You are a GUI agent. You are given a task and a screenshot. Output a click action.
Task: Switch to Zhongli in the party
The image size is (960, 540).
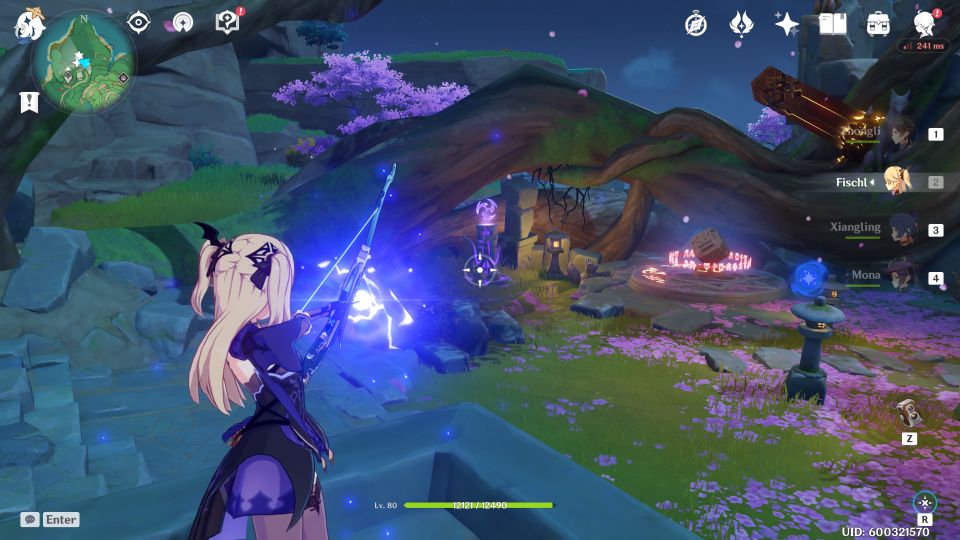pos(902,133)
